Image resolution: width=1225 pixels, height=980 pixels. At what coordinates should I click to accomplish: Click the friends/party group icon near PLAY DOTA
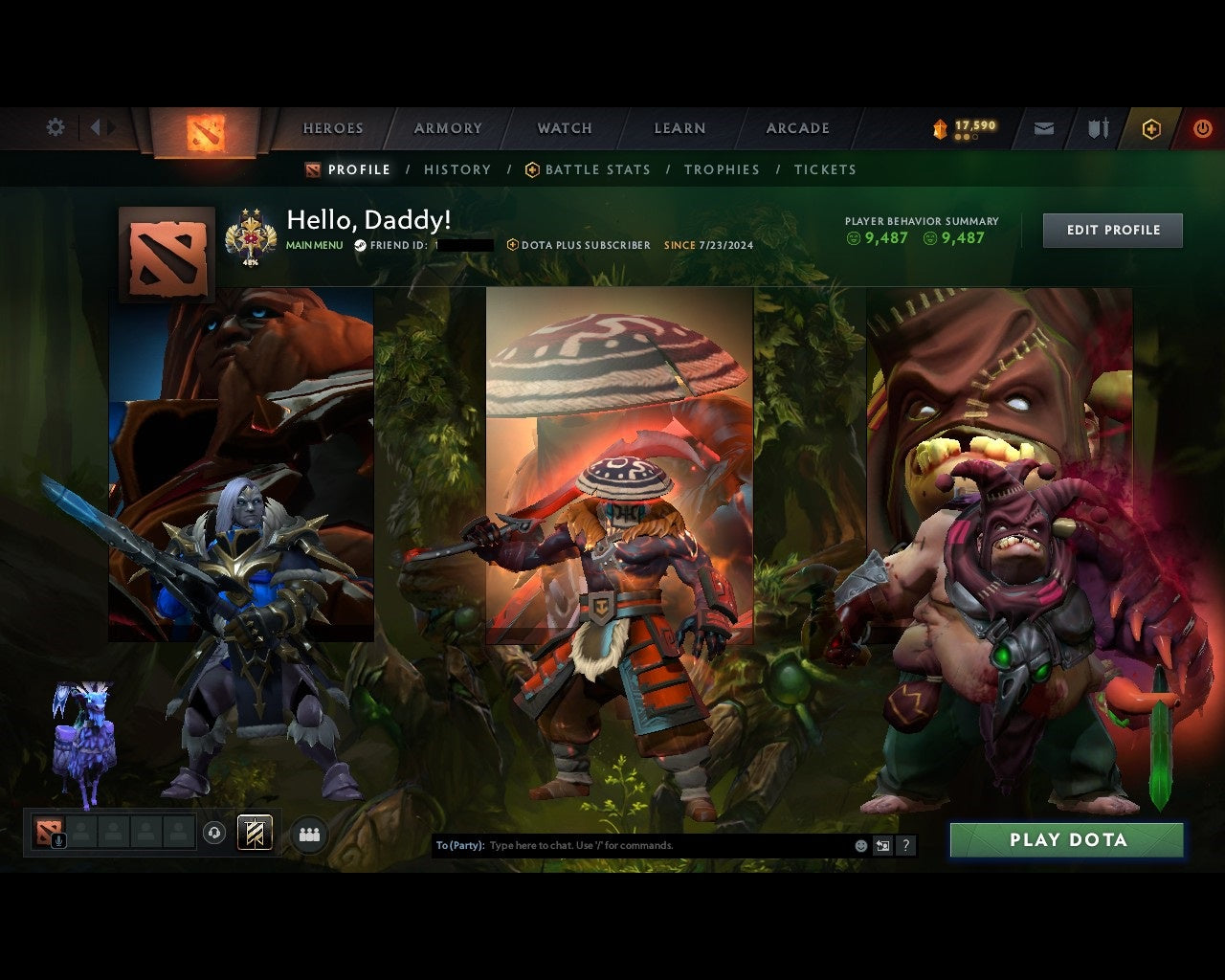pos(309,833)
